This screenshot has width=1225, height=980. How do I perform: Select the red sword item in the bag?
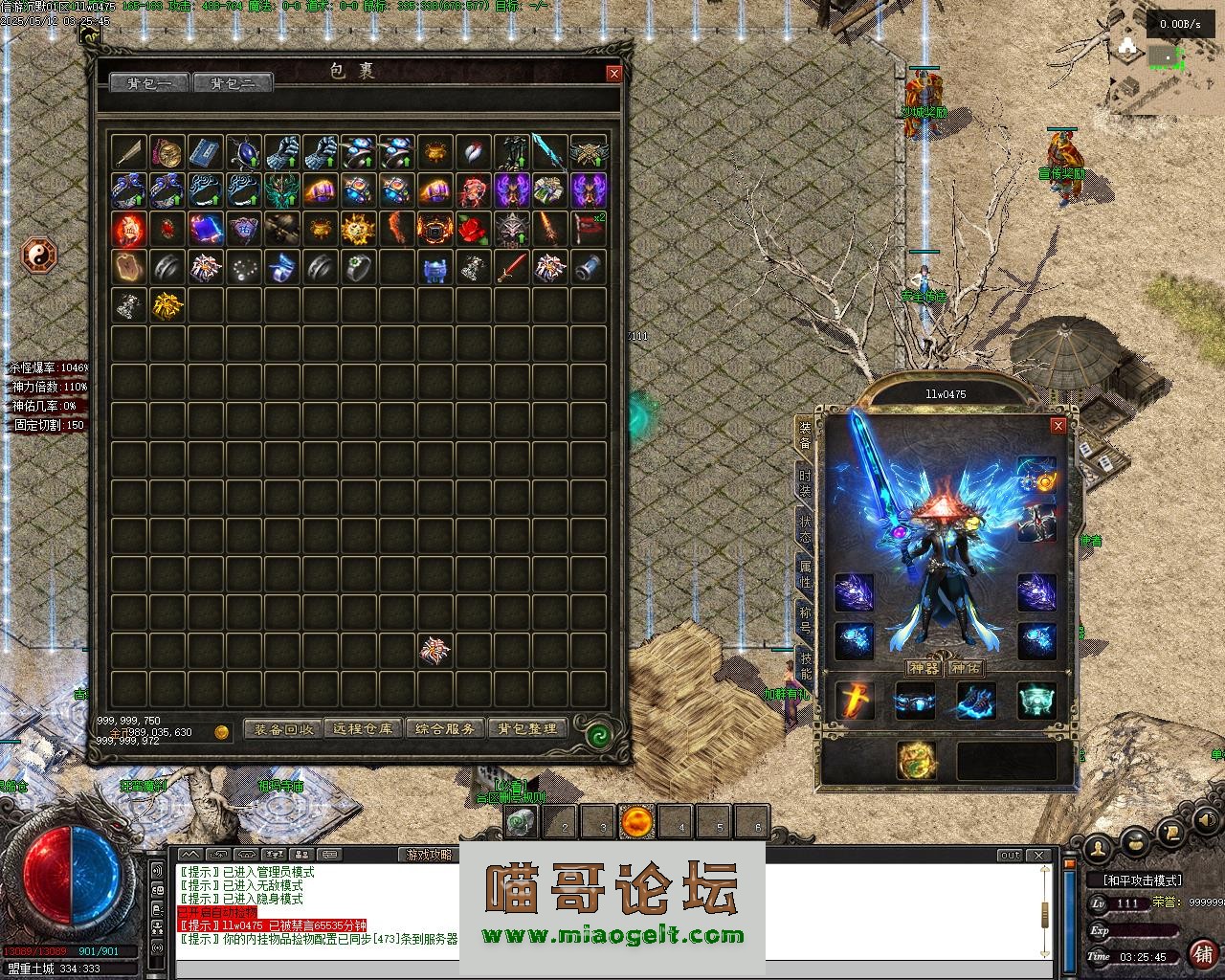click(x=512, y=267)
